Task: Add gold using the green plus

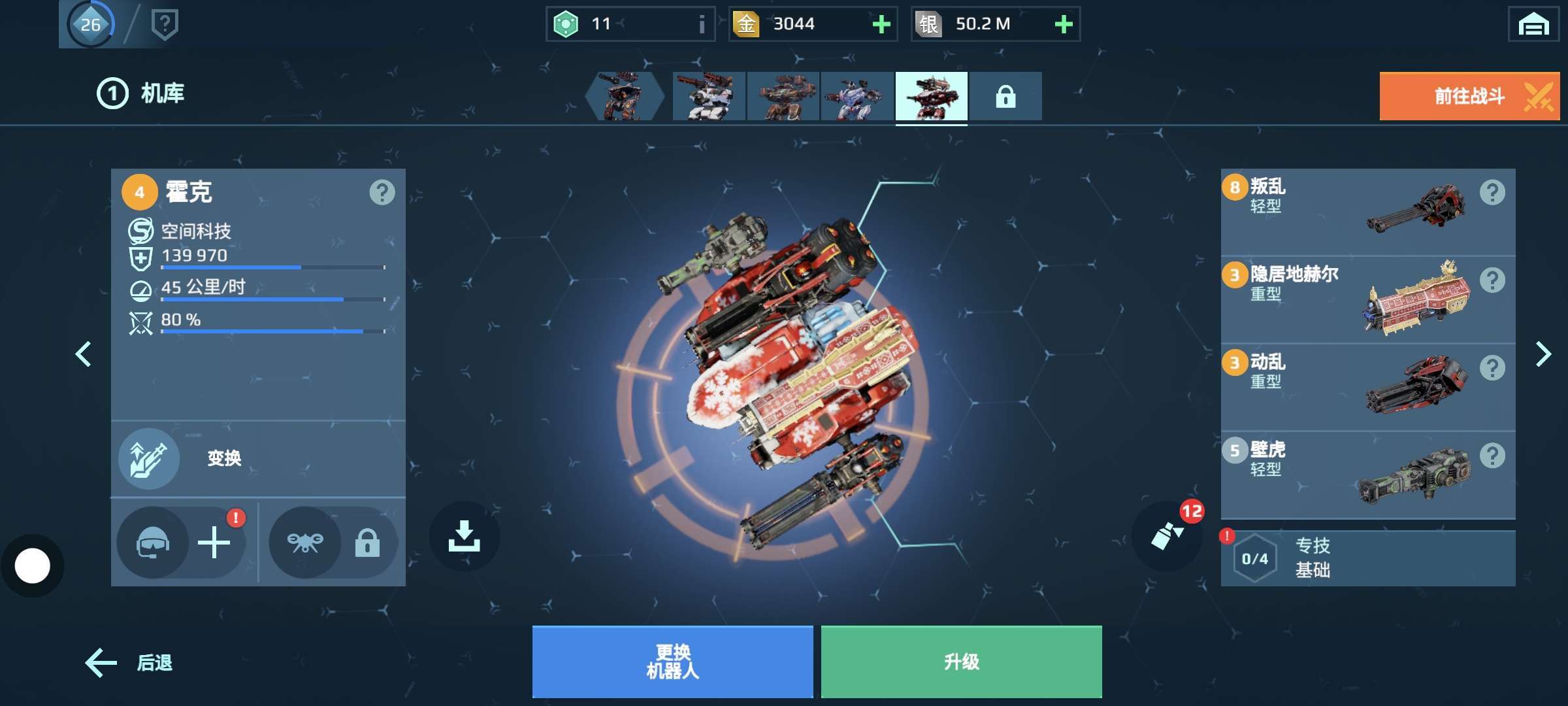Action: pyautogui.click(x=881, y=24)
